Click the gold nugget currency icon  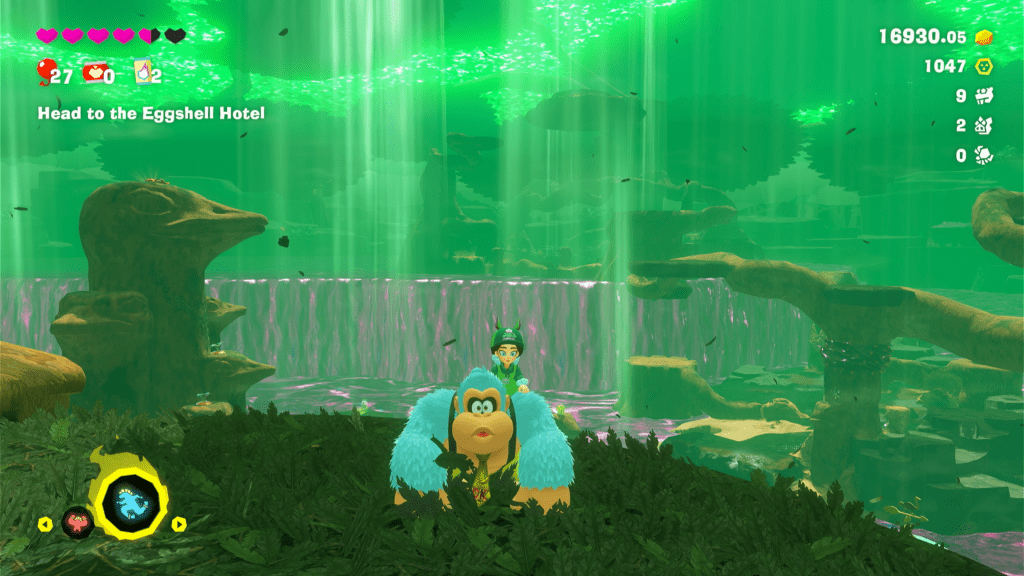(984, 37)
